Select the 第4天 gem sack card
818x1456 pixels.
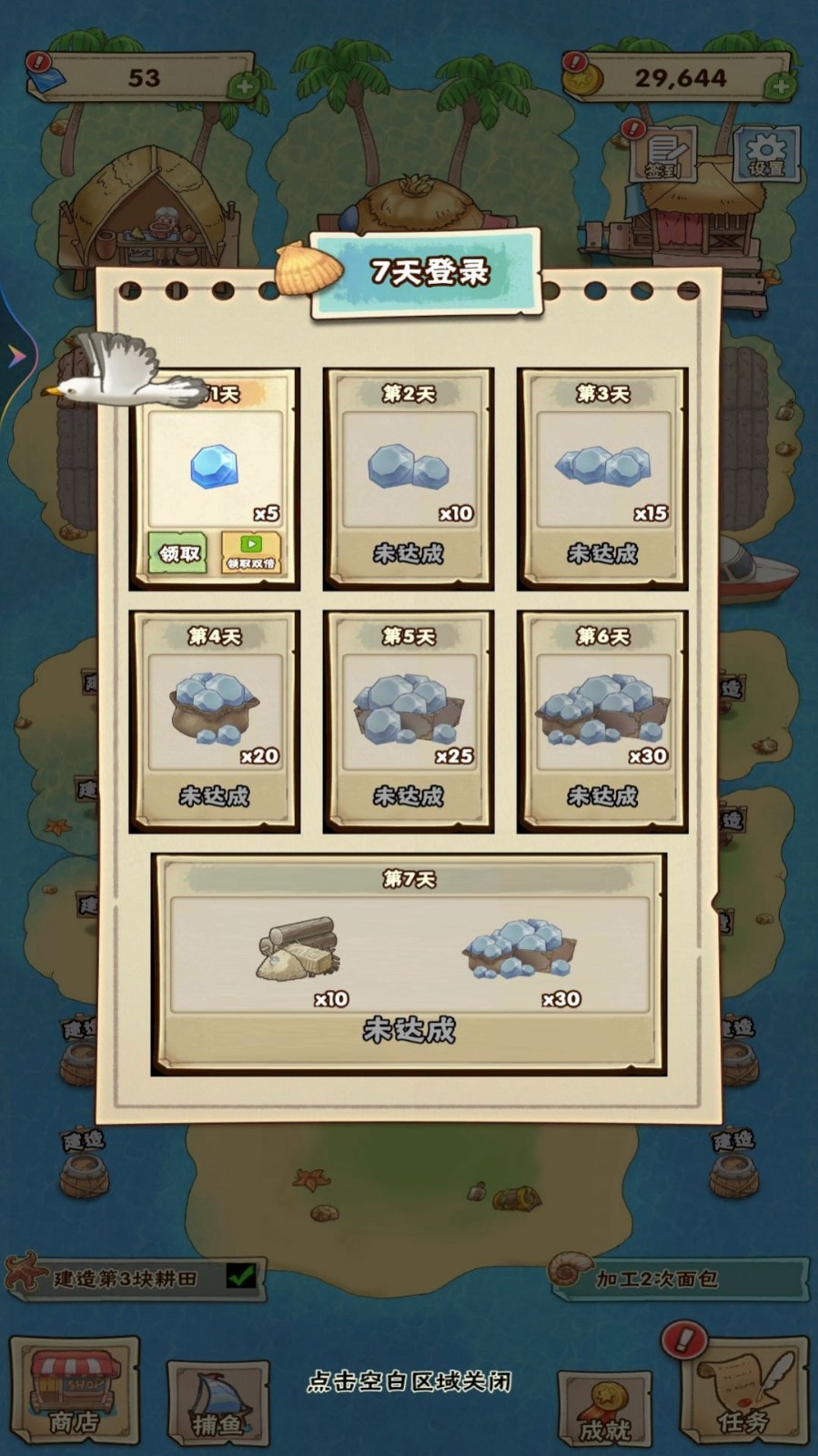tap(215, 721)
